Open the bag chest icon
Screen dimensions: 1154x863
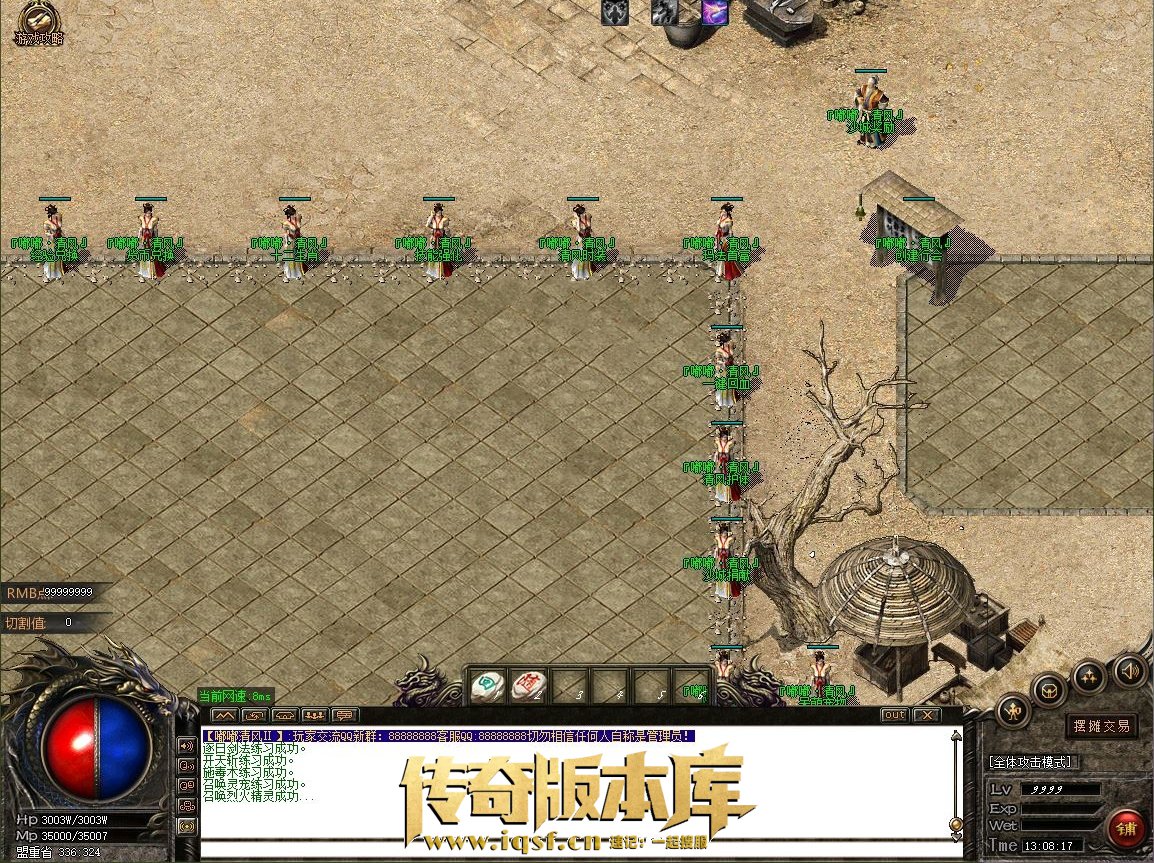tap(1050, 689)
